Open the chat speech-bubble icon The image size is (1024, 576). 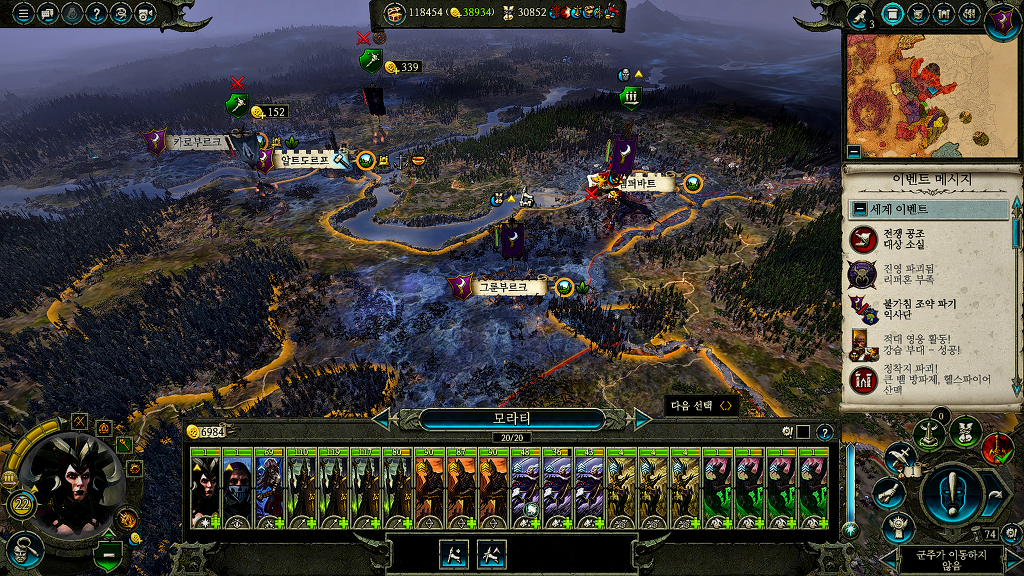(47, 14)
